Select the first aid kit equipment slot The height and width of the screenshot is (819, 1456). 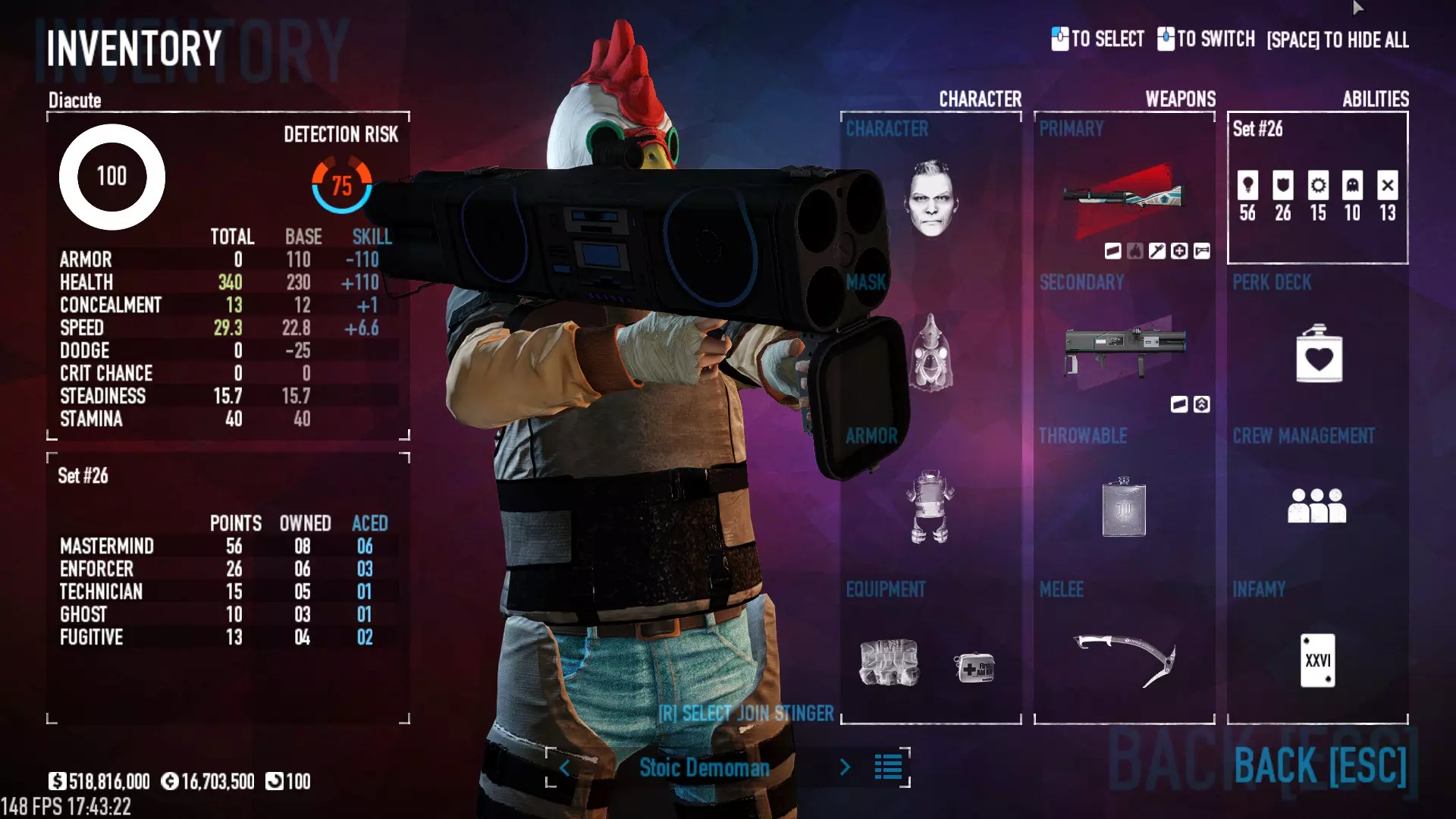pyautogui.click(x=974, y=667)
